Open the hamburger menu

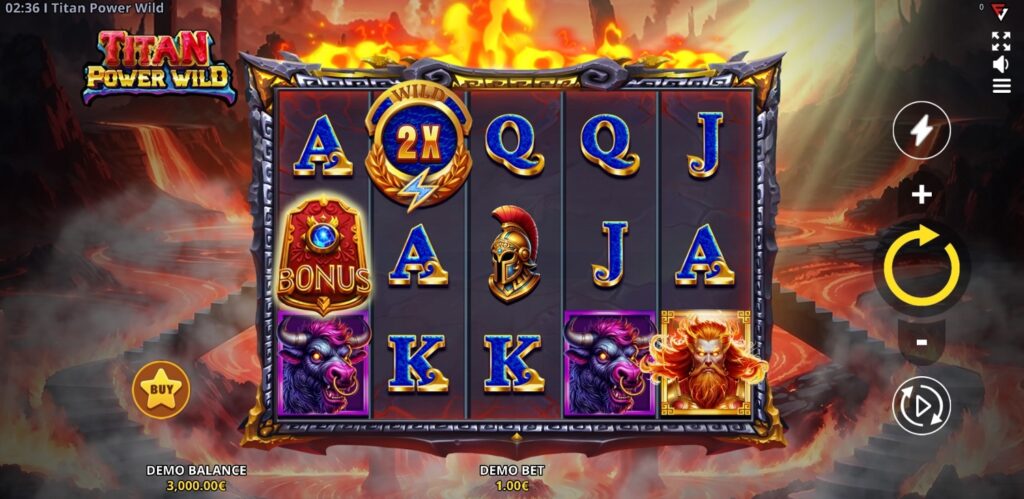[x=1001, y=86]
